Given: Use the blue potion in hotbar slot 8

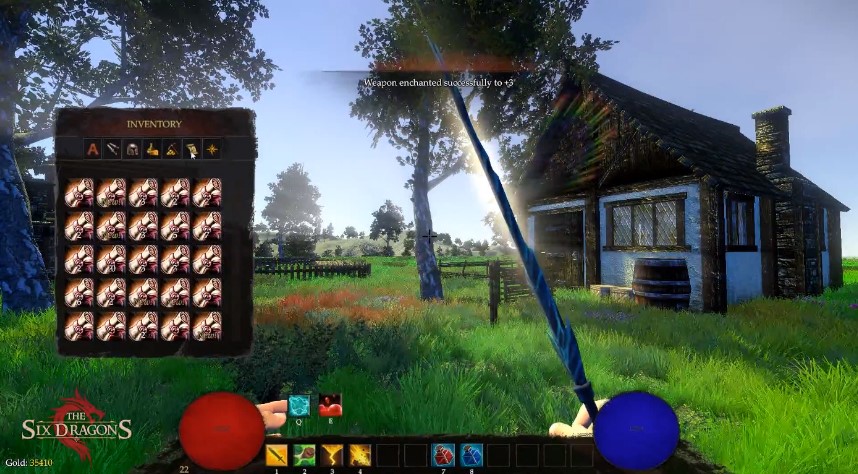Looking at the screenshot, I should click(x=471, y=455).
